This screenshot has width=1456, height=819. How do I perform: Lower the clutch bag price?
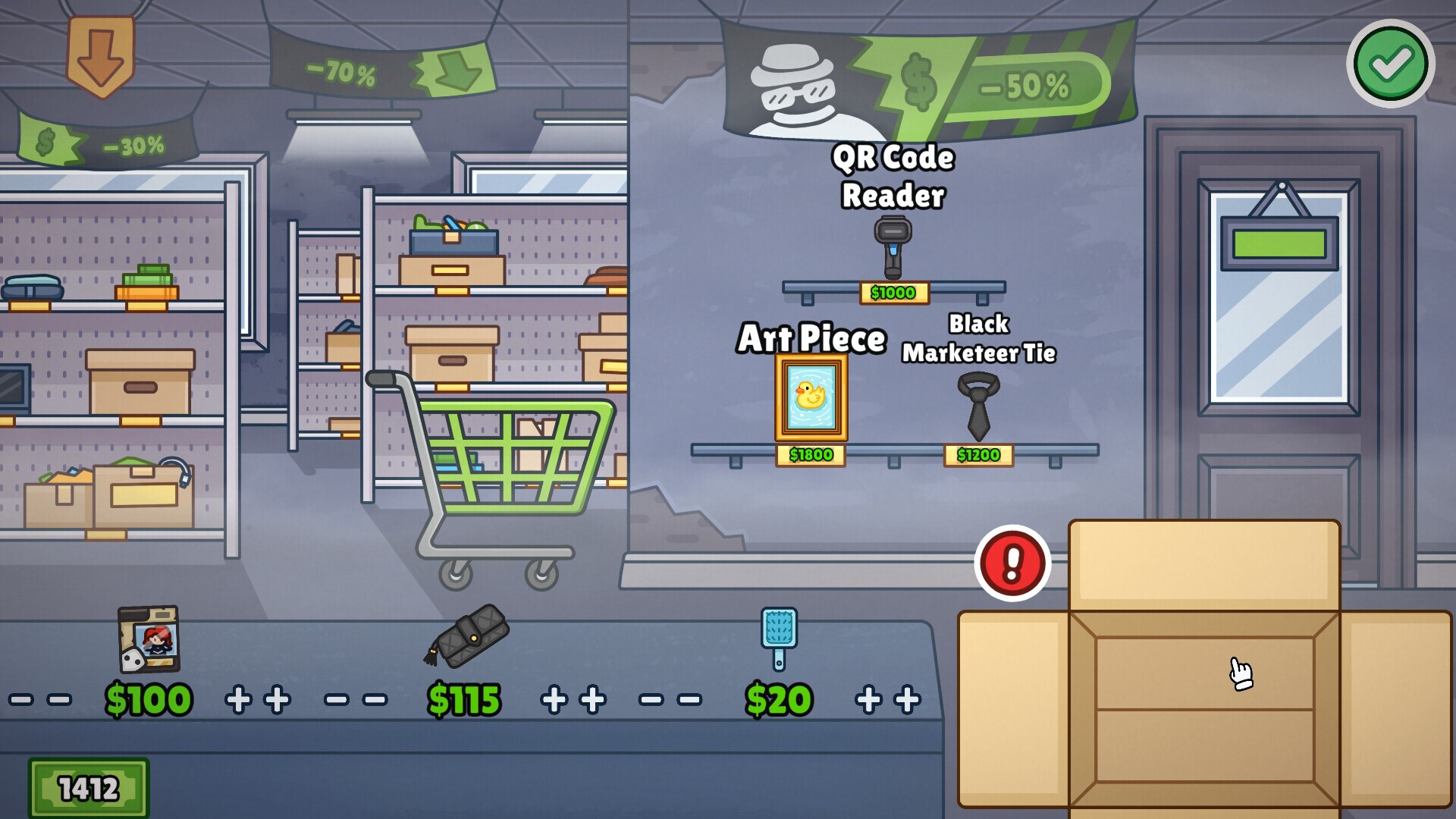pos(356,698)
